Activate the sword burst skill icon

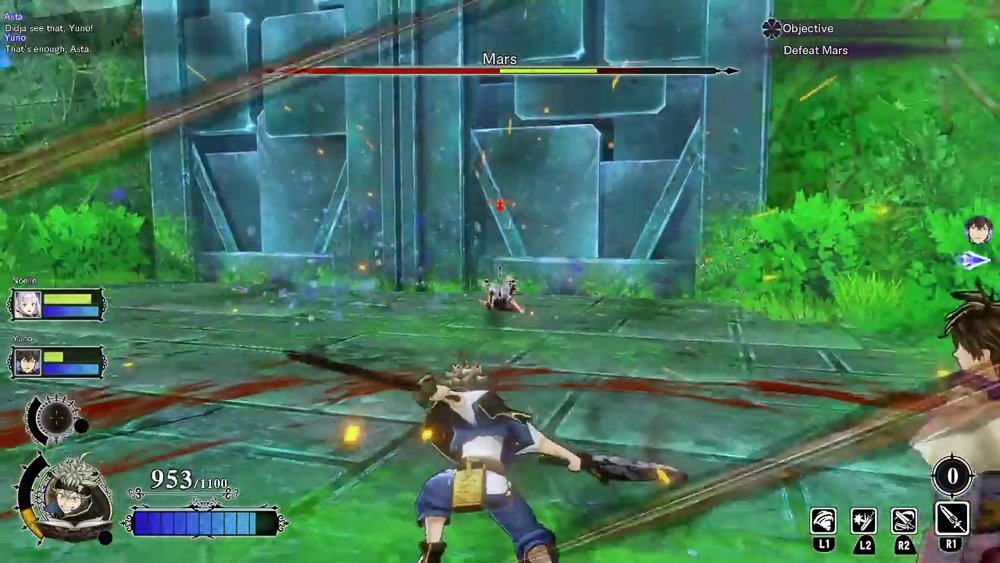coord(863,522)
